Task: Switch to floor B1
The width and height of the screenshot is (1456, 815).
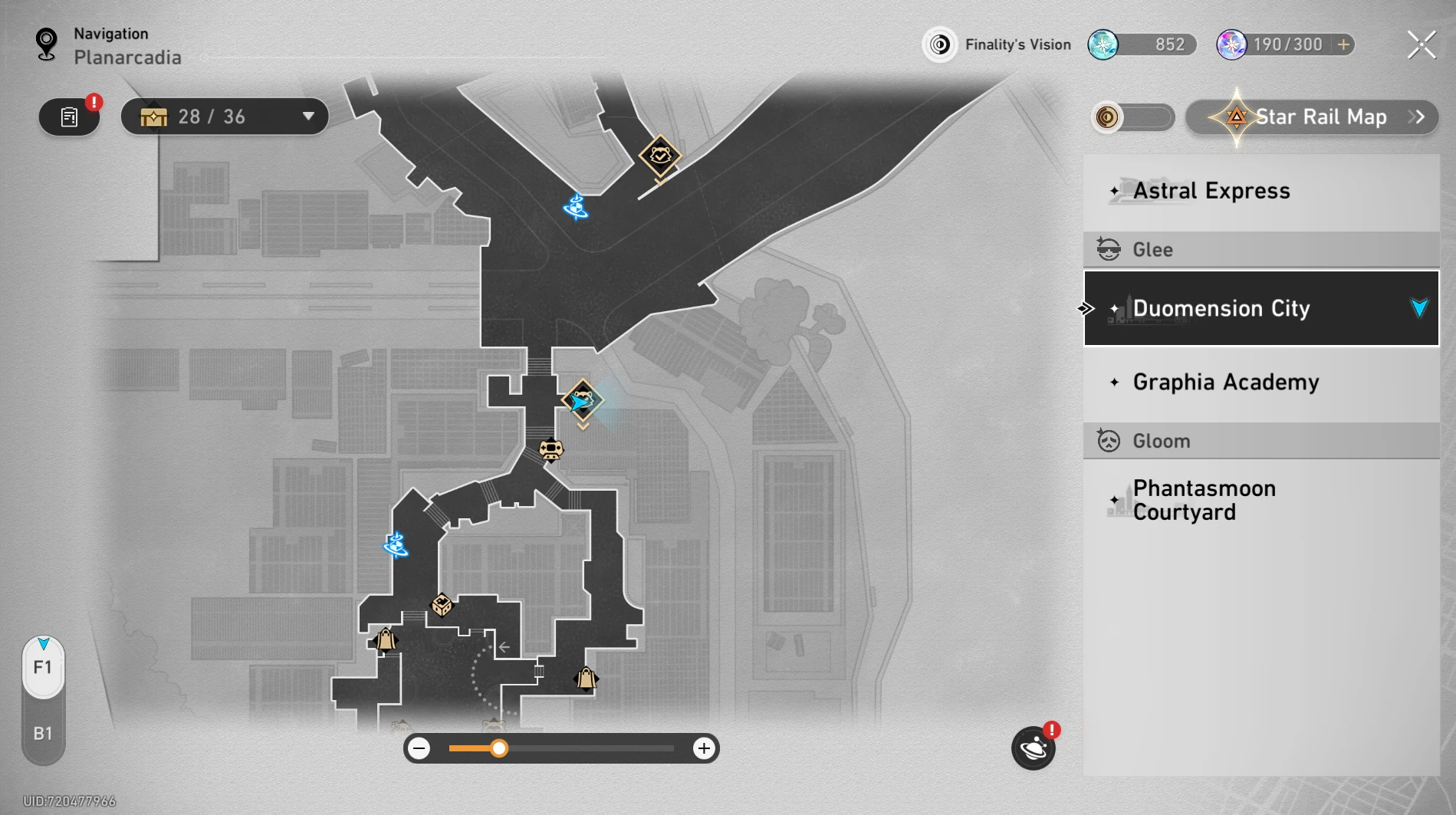Action: coord(43,734)
